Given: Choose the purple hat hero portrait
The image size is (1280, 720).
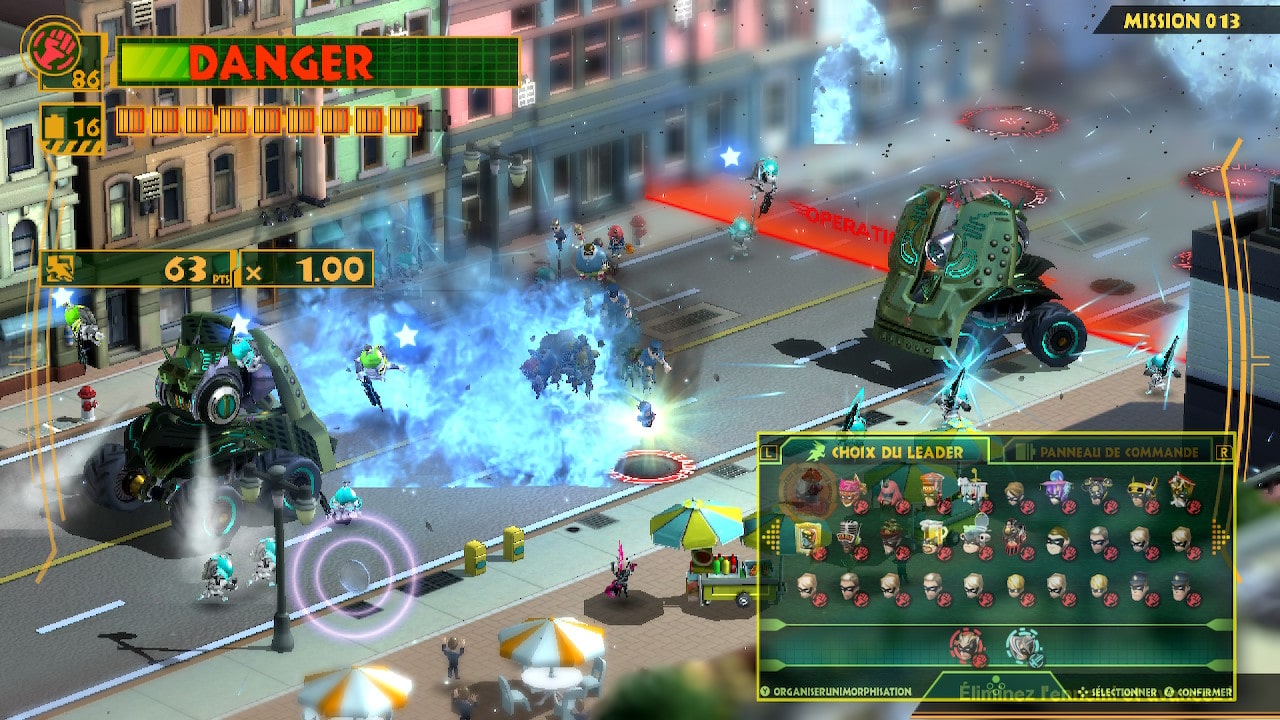Looking at the screenshot, I should (x=1055, y=488).
